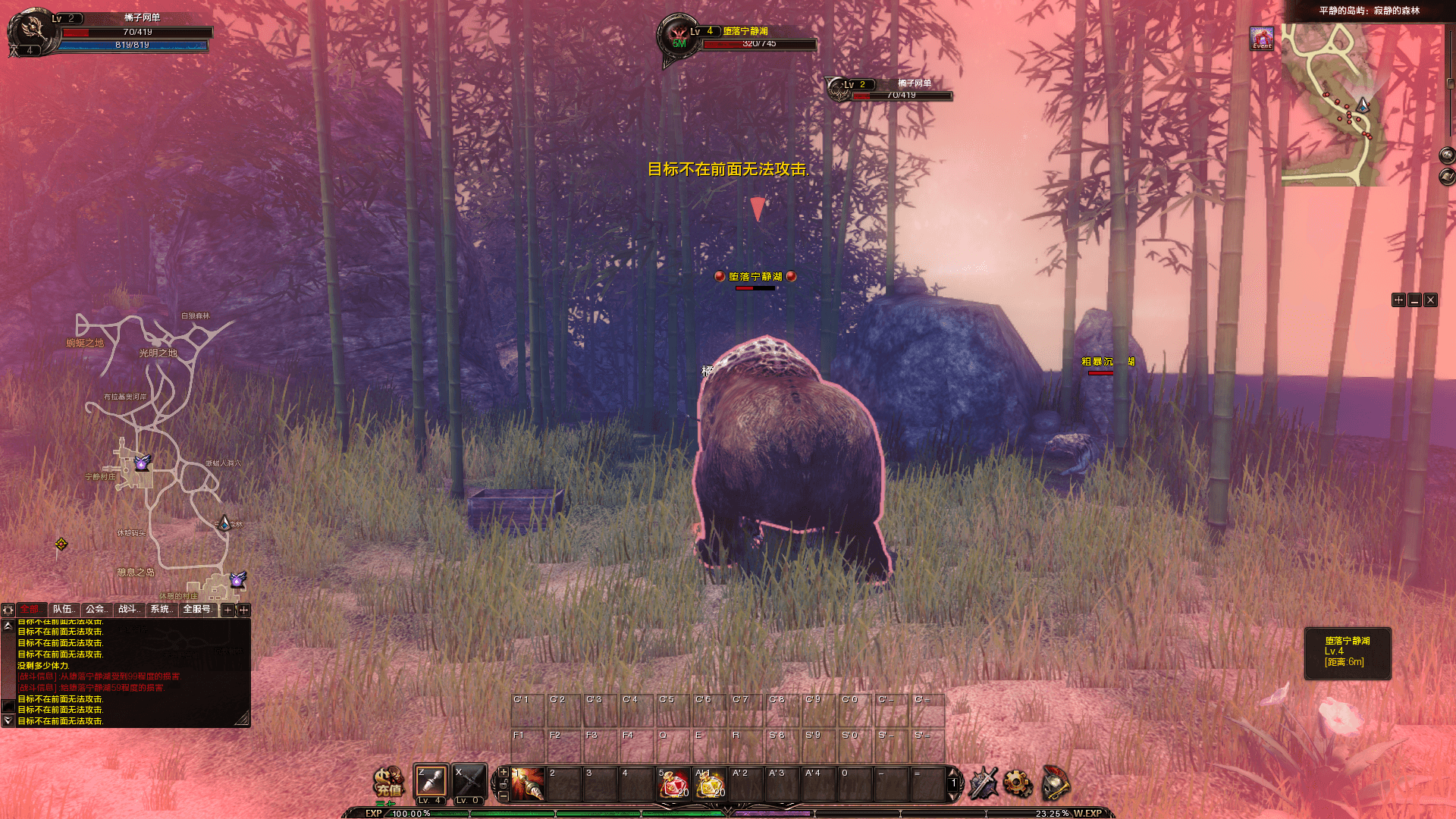Select your character portrait frame
1456x819 pixels.
[32, 32]
